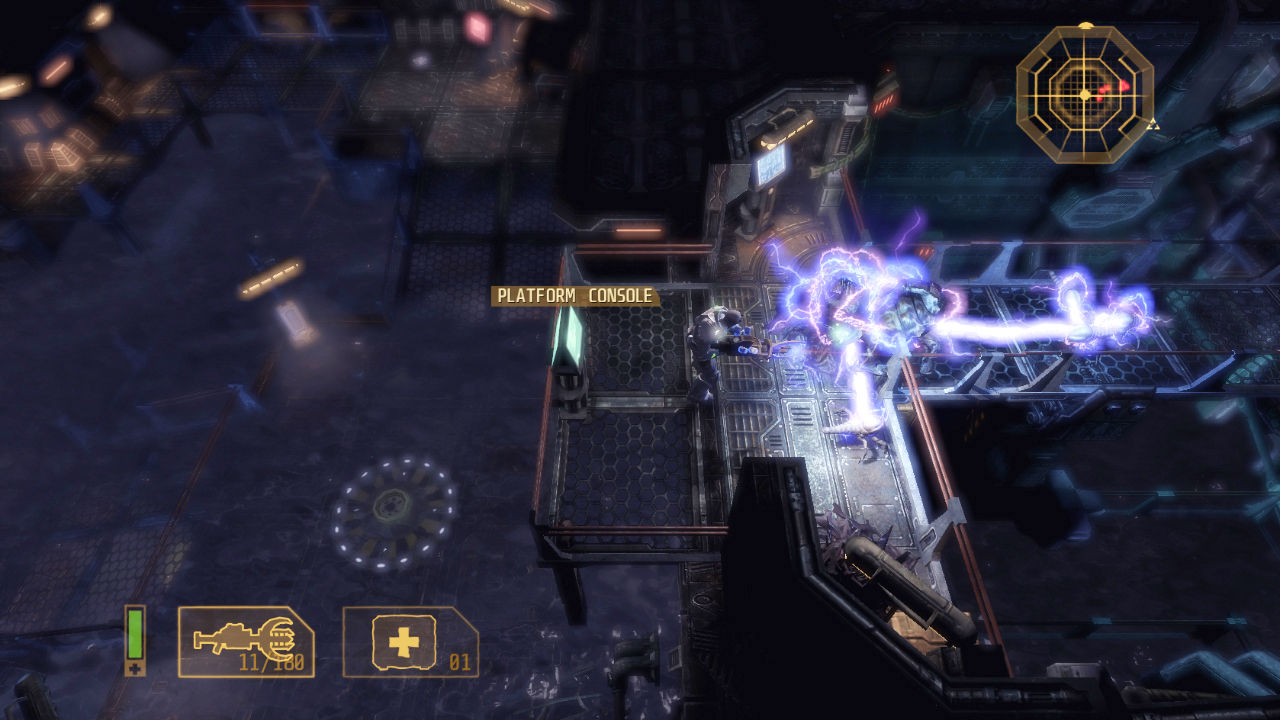
Task: Click the player position diamond on the radar
Action: (1083, 95)
